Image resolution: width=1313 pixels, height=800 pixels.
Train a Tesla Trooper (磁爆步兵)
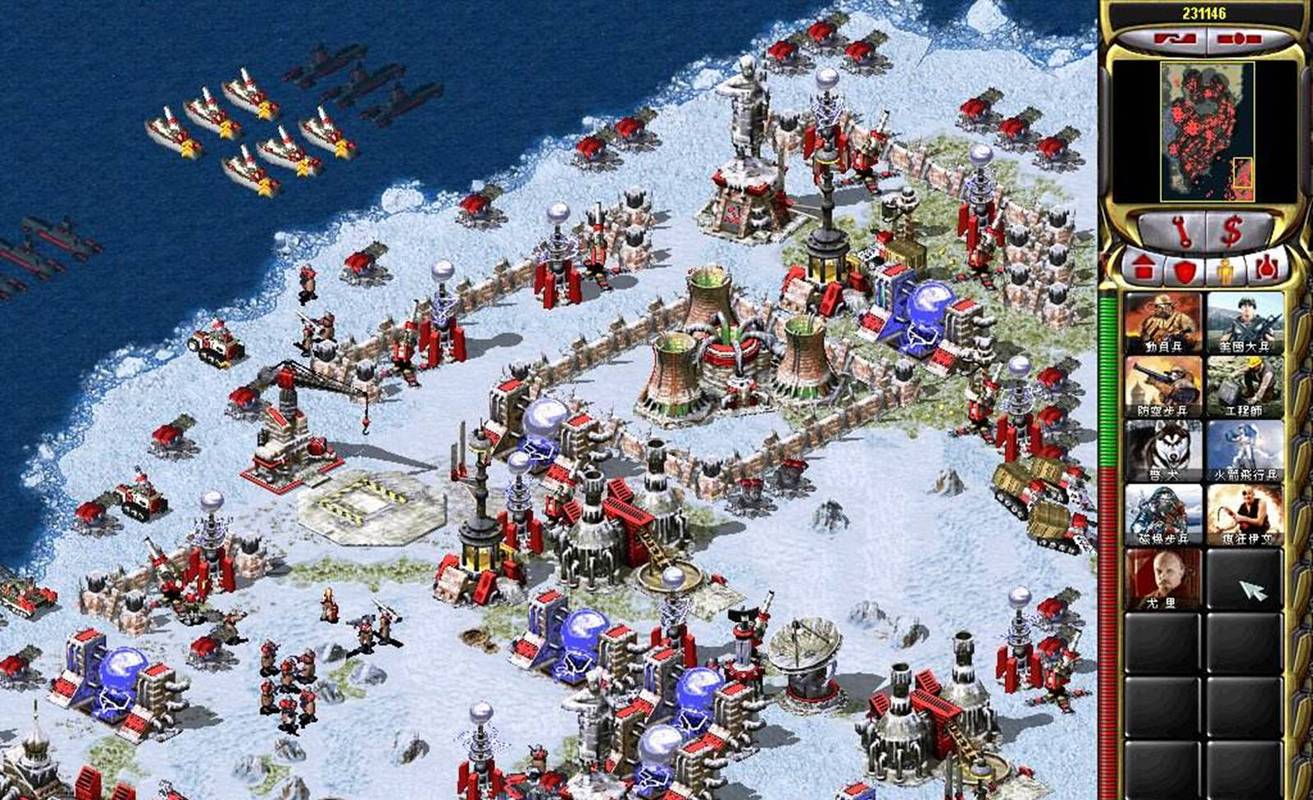(1163, 514)
